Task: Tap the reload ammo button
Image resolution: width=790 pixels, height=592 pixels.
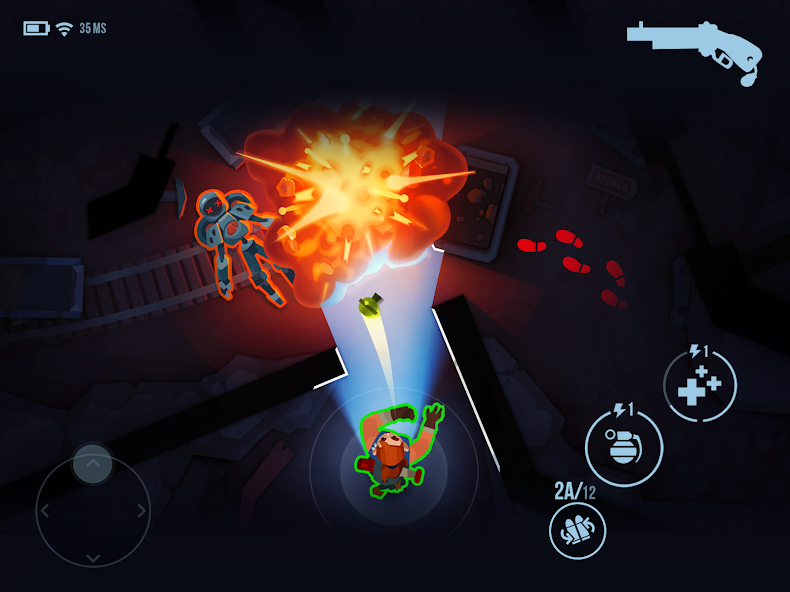Action: coord(577,530)
